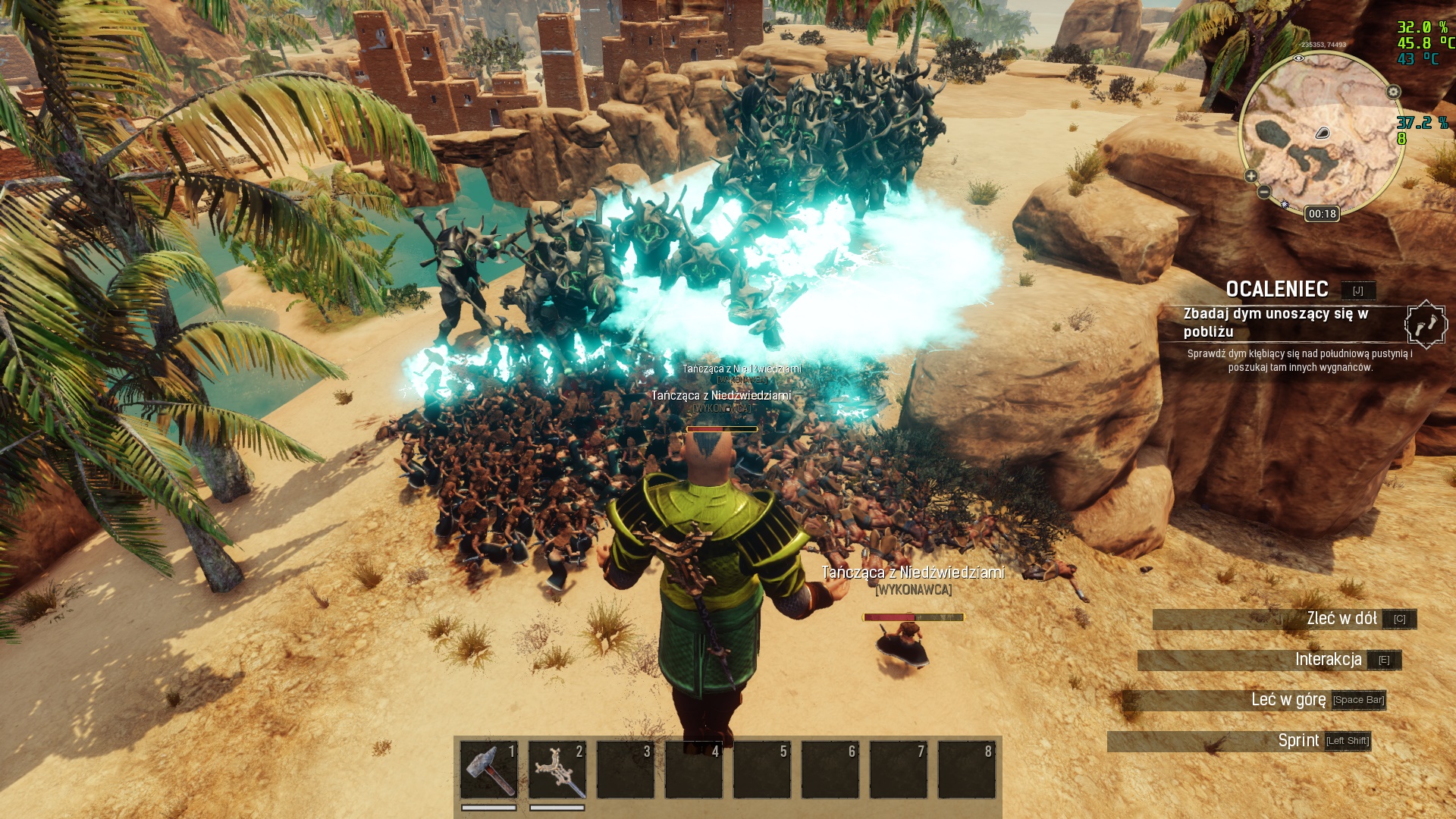1456x819 pixels.
Task: Zoom out the minimap with the minus button
Action: [1263, 193]
